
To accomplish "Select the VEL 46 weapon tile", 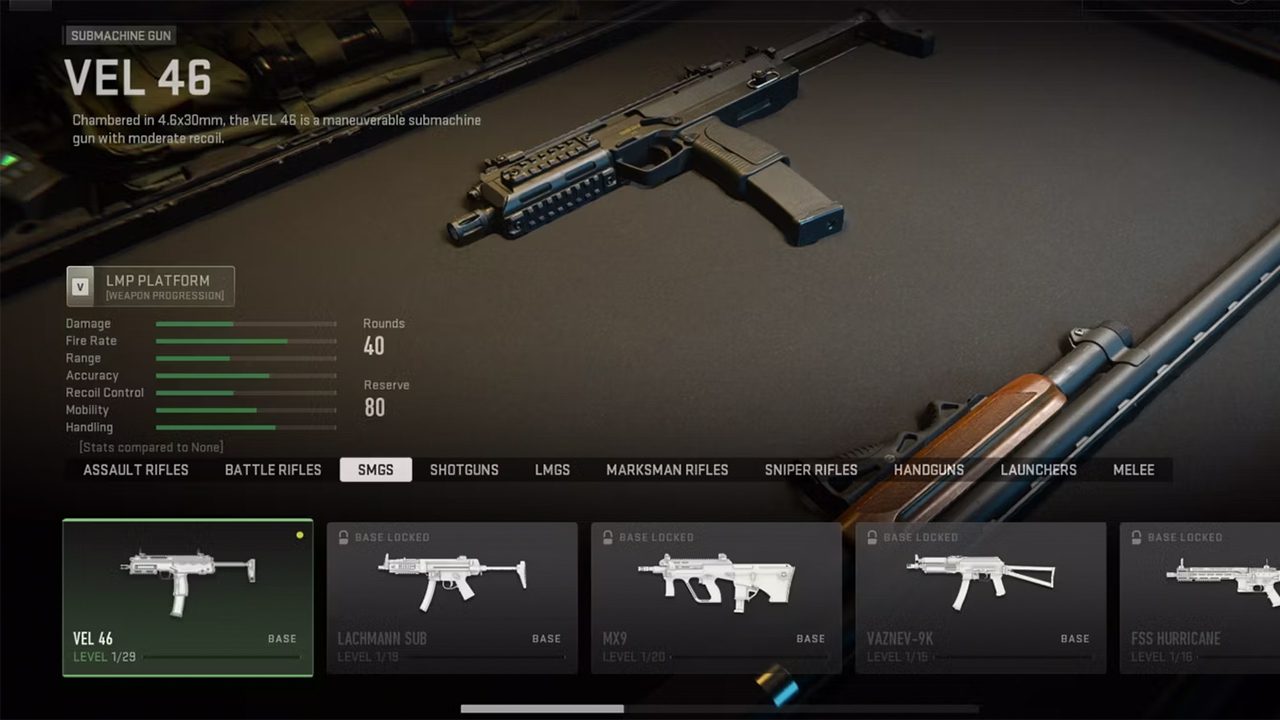I will 188,597.
